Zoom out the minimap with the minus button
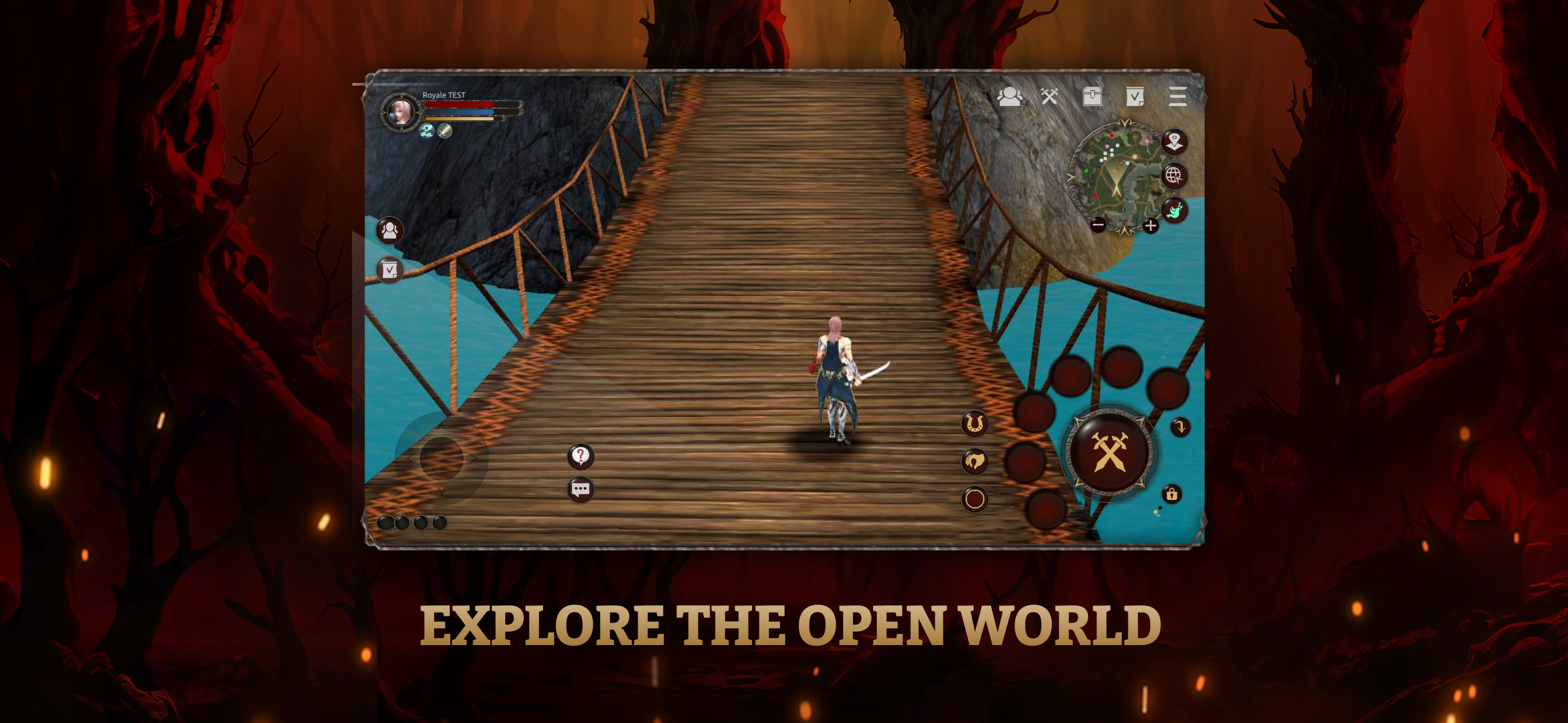Viewport: 1568px width, 723px height. click(1098, 226)
